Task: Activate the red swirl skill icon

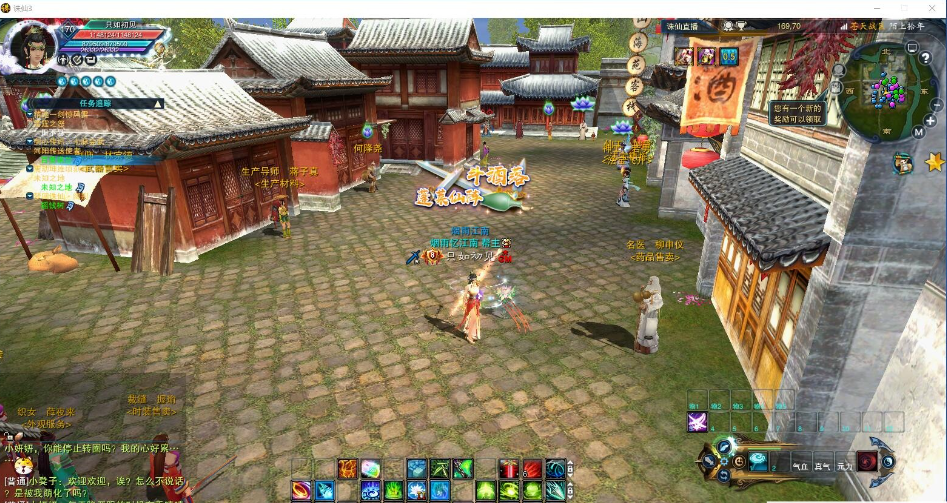Action: pyautogui.click(x=867, y=461)
